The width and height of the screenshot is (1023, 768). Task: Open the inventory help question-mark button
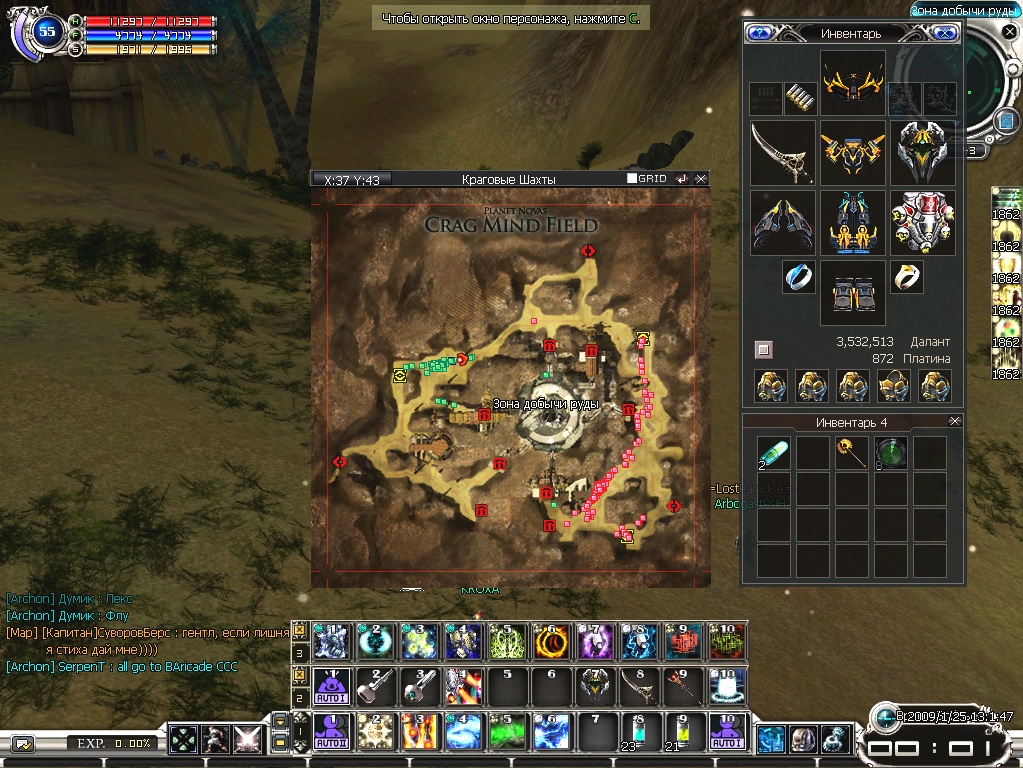coord(759,33)
